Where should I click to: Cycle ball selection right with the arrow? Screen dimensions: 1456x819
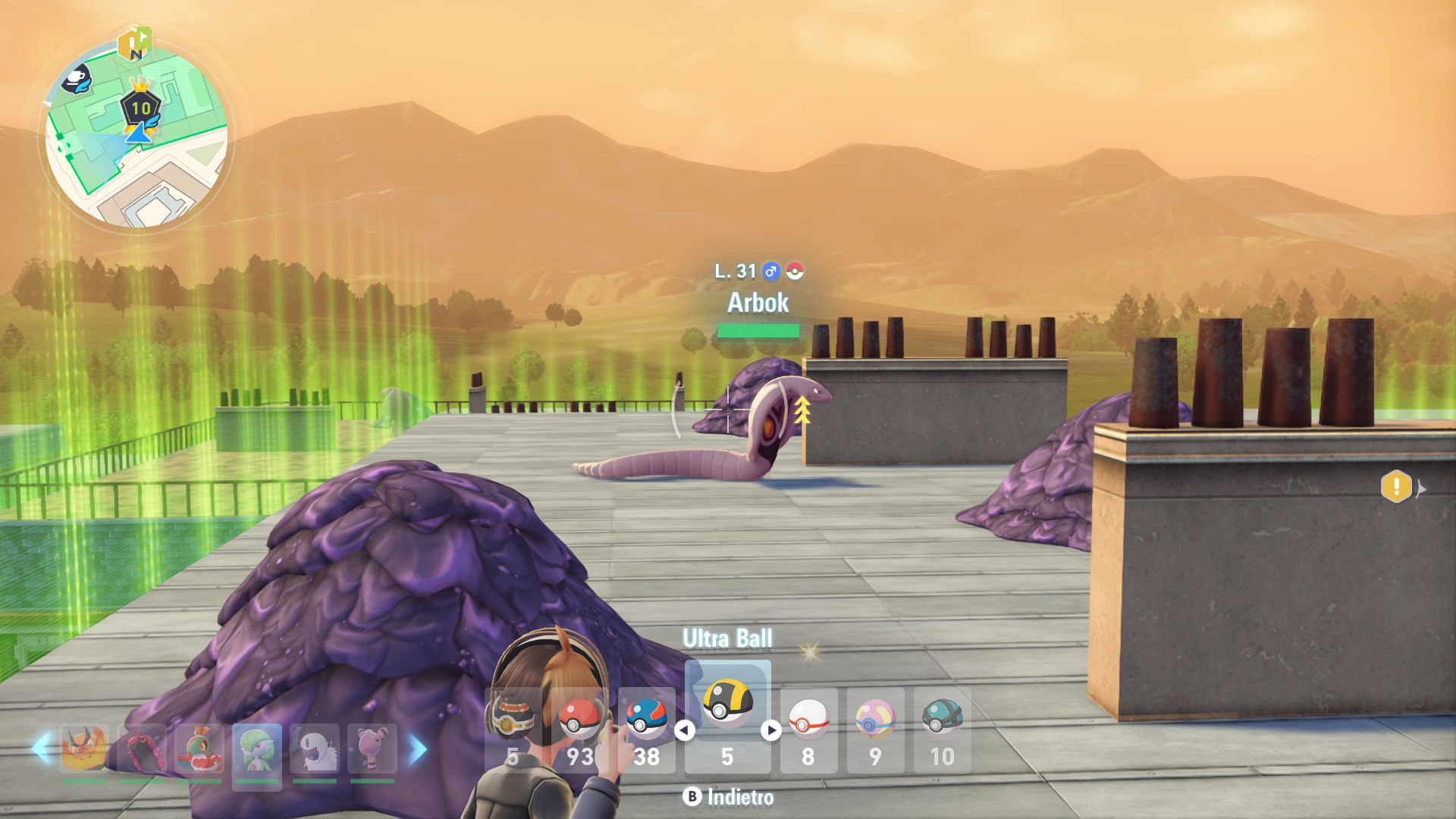[x=771, y=730]
